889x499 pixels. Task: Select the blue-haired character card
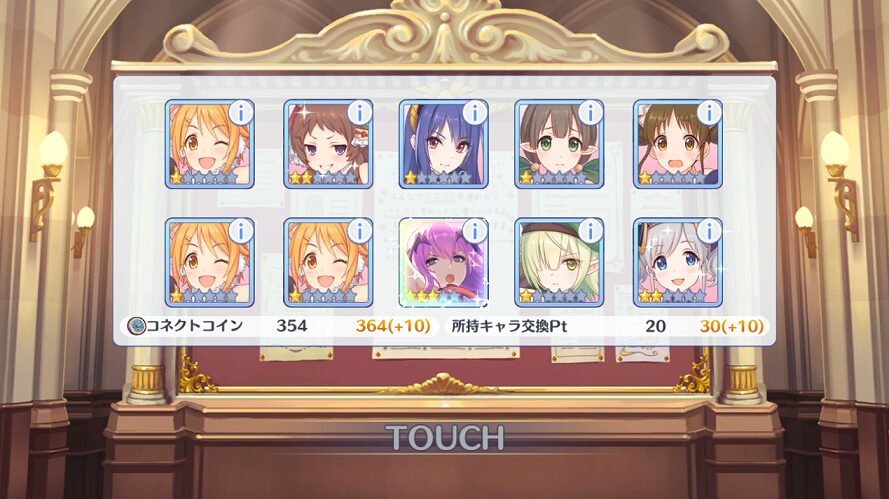pyautogui.click(x=441, y=147)
